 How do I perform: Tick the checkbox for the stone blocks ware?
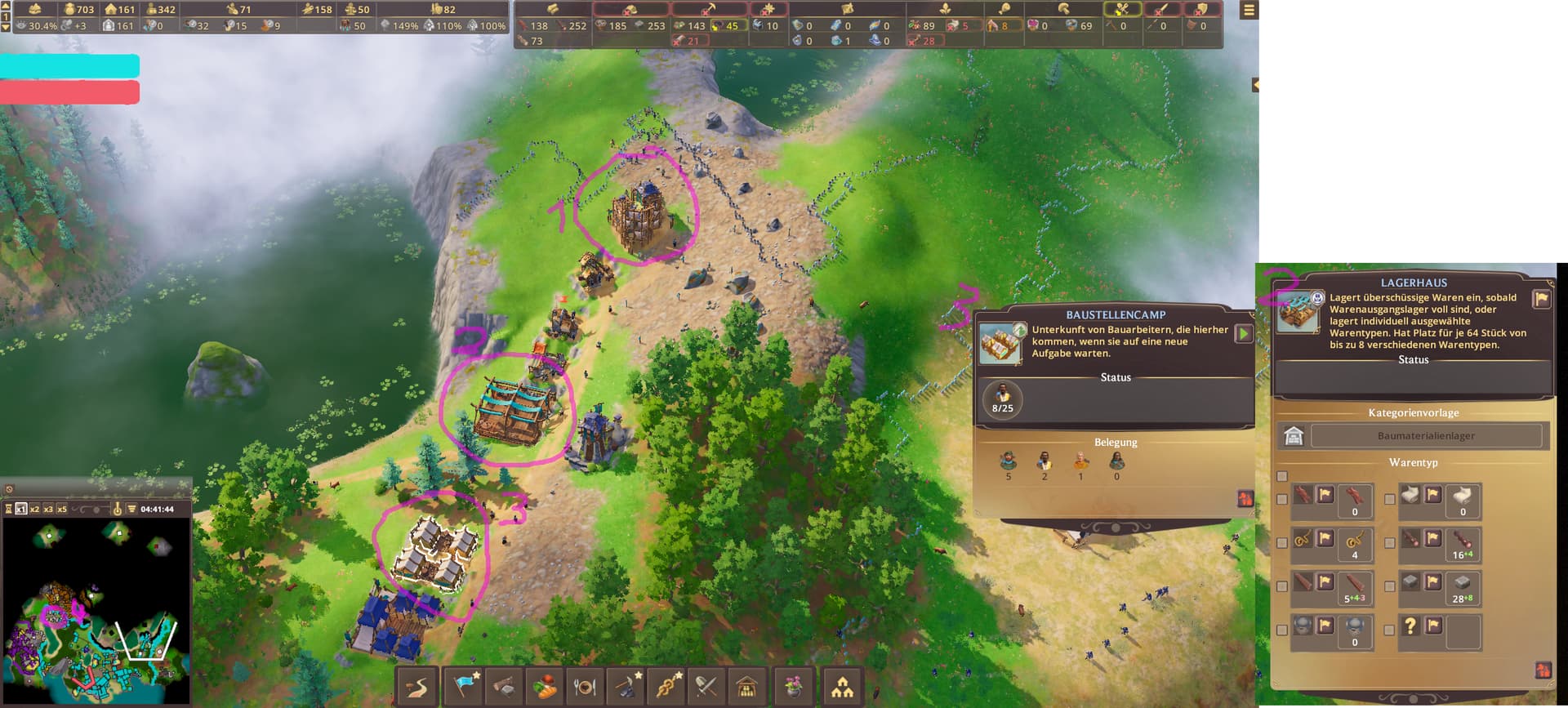1390,586
